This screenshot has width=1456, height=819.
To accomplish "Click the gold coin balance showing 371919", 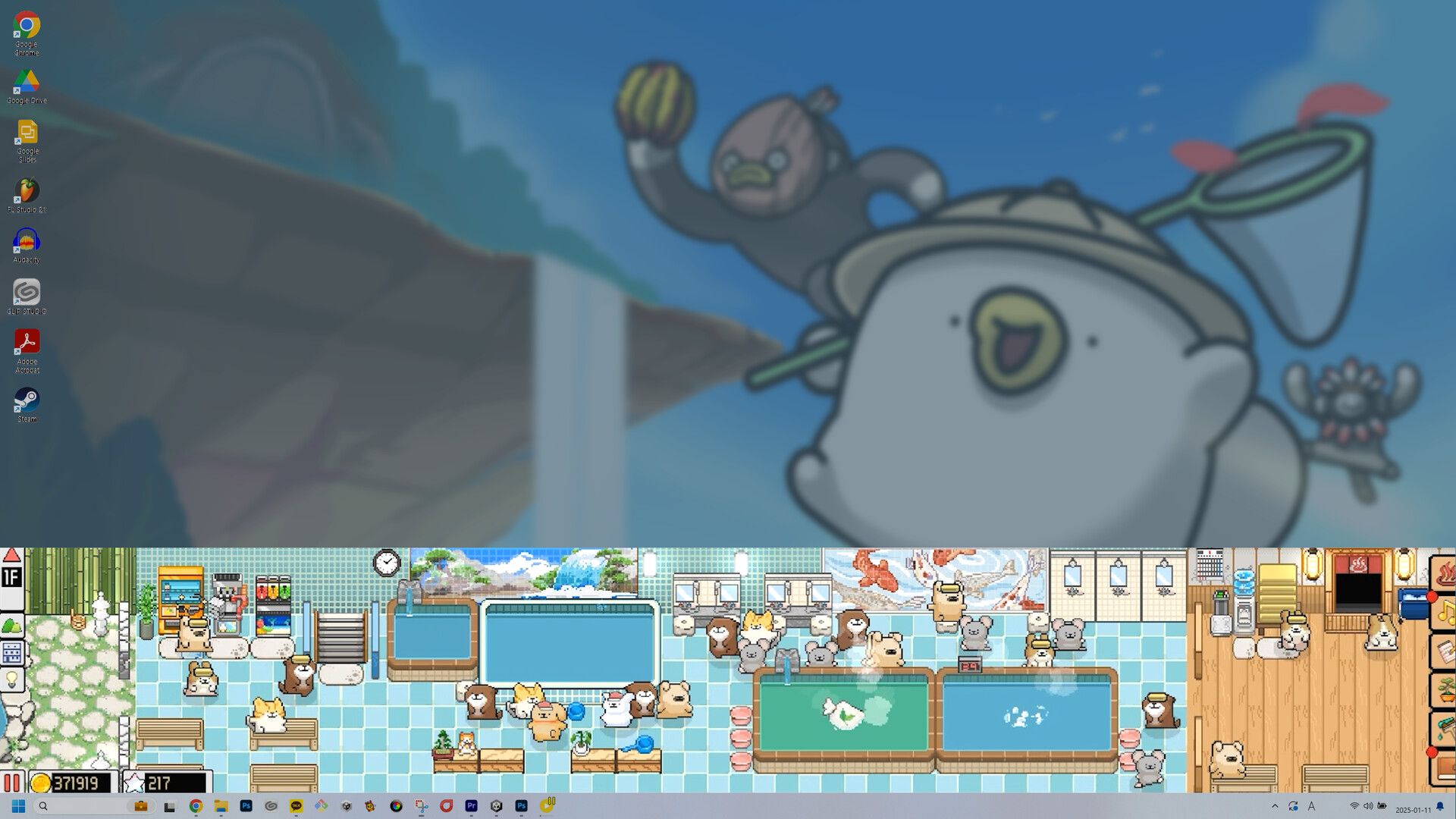I will 72,782.
